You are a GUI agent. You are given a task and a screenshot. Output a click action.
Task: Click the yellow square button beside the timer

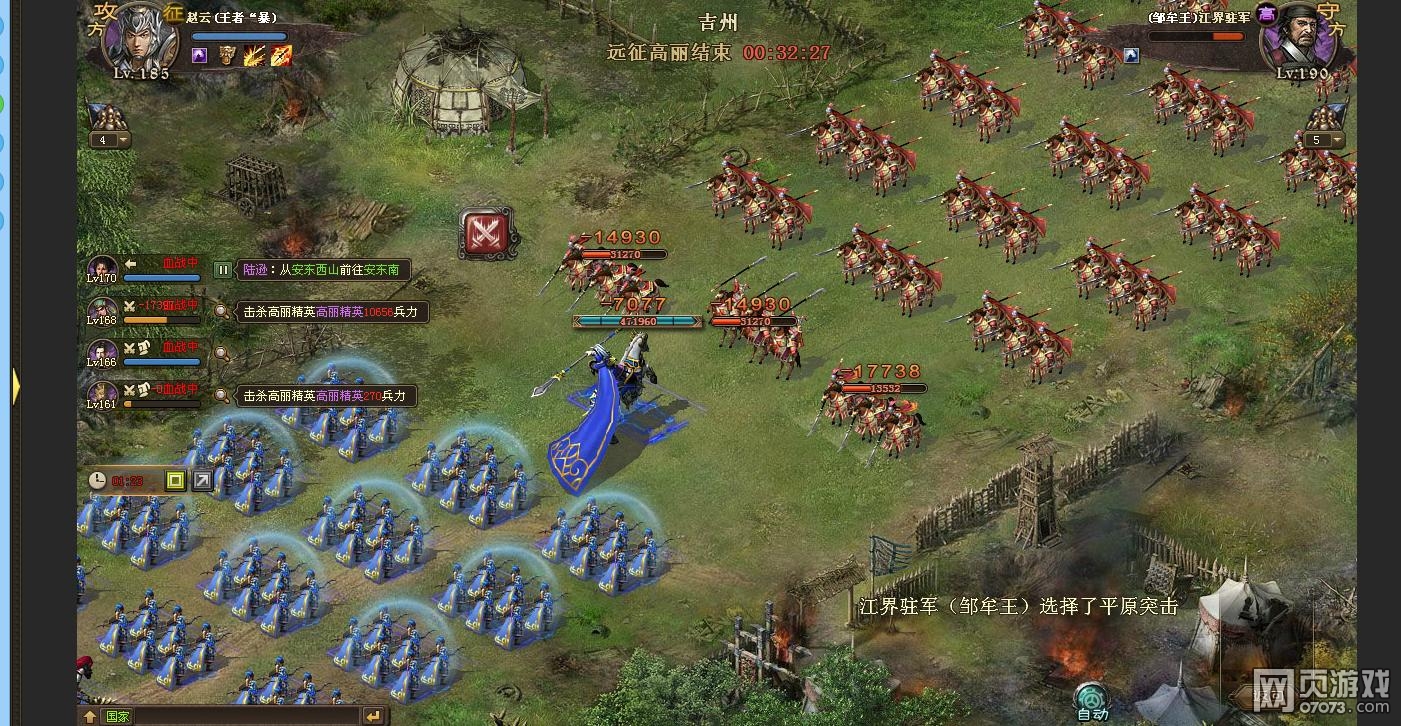point(176,481)
